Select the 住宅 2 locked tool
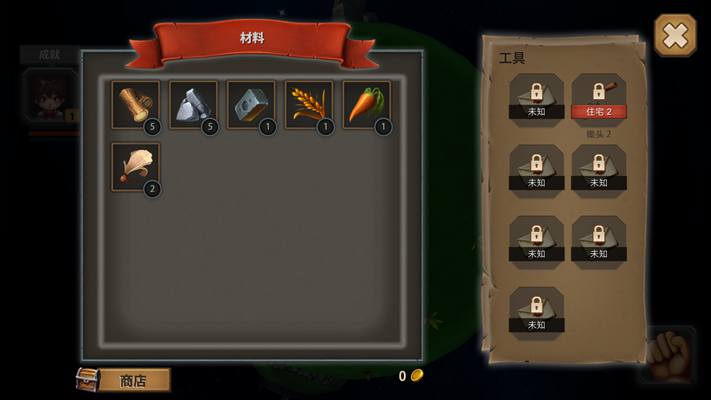The width and height of the screenshot is (711, 400). [x=598, y=97]
